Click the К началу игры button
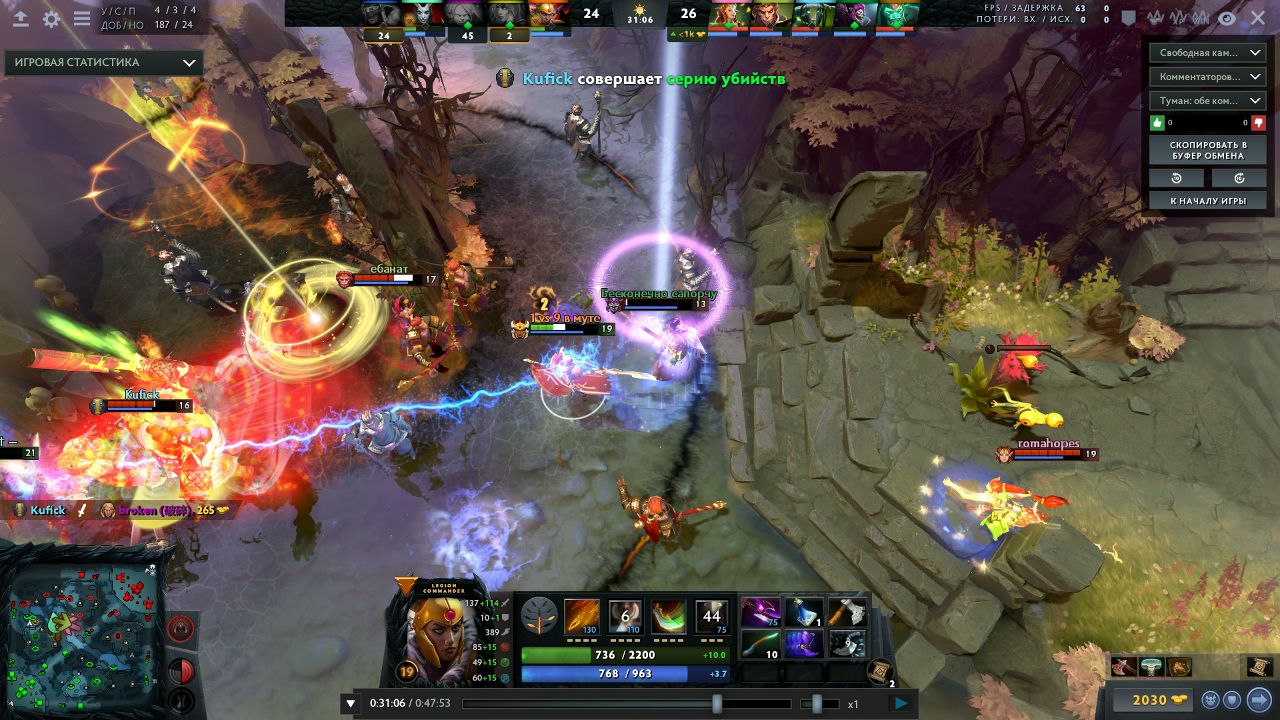The width and height of the screenshot is (1280, 720). pos(1208,201)
